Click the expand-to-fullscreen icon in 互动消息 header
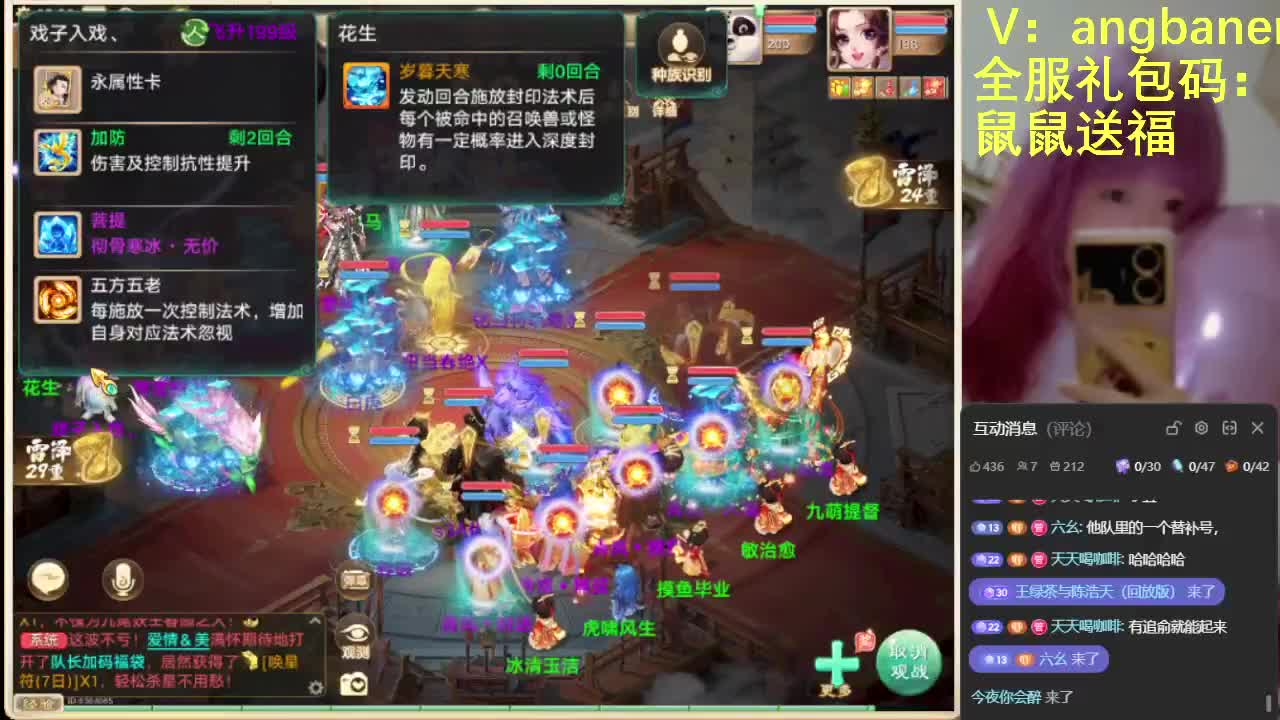 [1230, 428]
